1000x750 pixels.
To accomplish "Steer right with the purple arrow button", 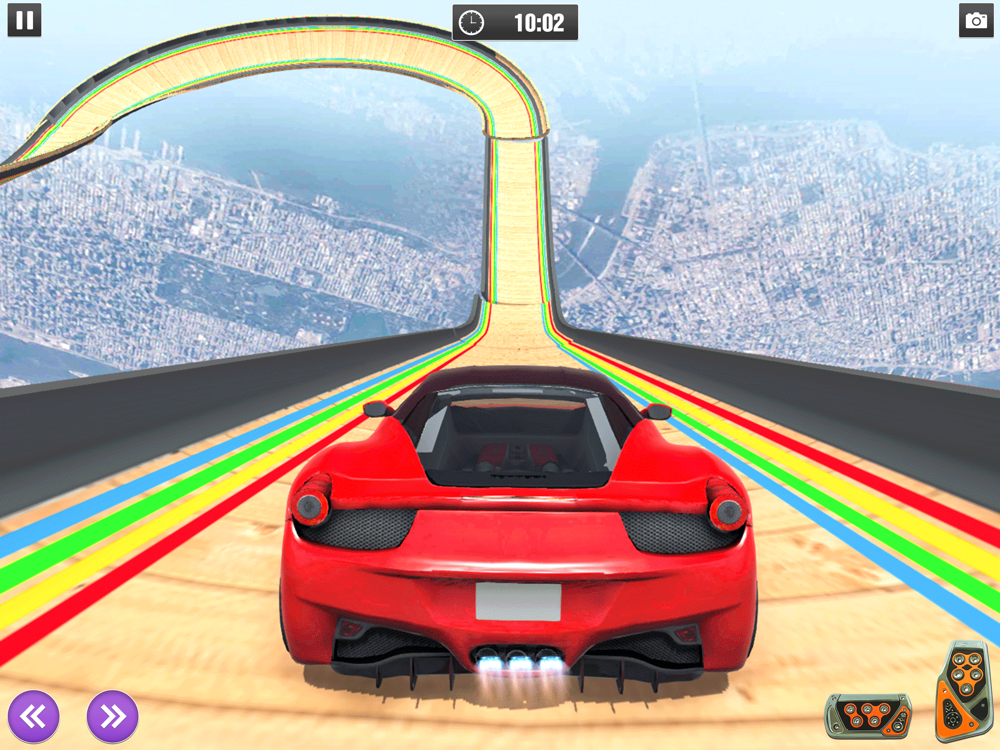I will (112, 715).
